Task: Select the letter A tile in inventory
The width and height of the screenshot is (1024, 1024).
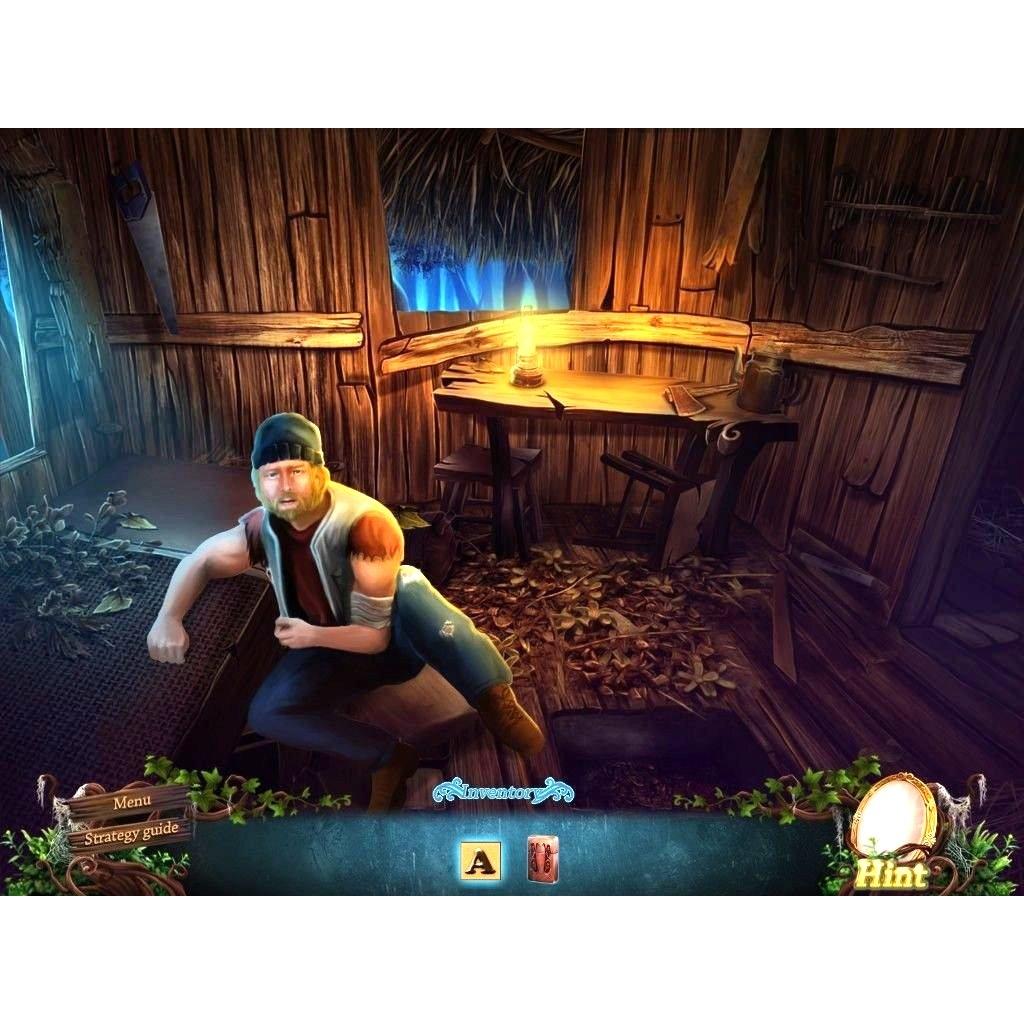Action: coord(480,860)
